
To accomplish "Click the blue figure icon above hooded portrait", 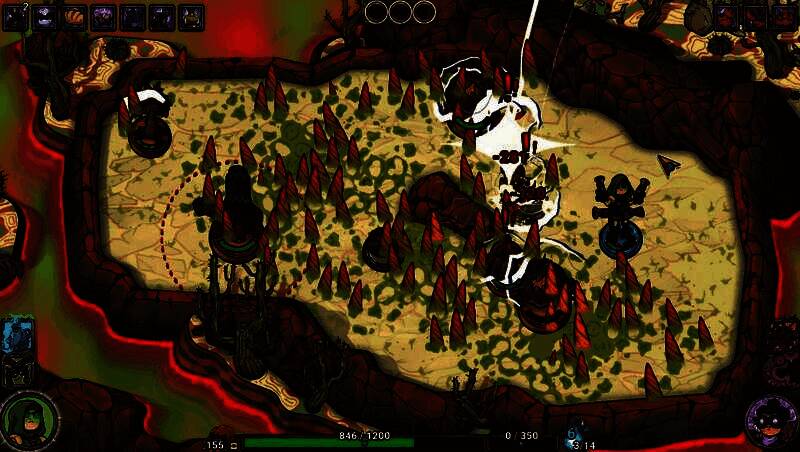I will tap(18, 335).
